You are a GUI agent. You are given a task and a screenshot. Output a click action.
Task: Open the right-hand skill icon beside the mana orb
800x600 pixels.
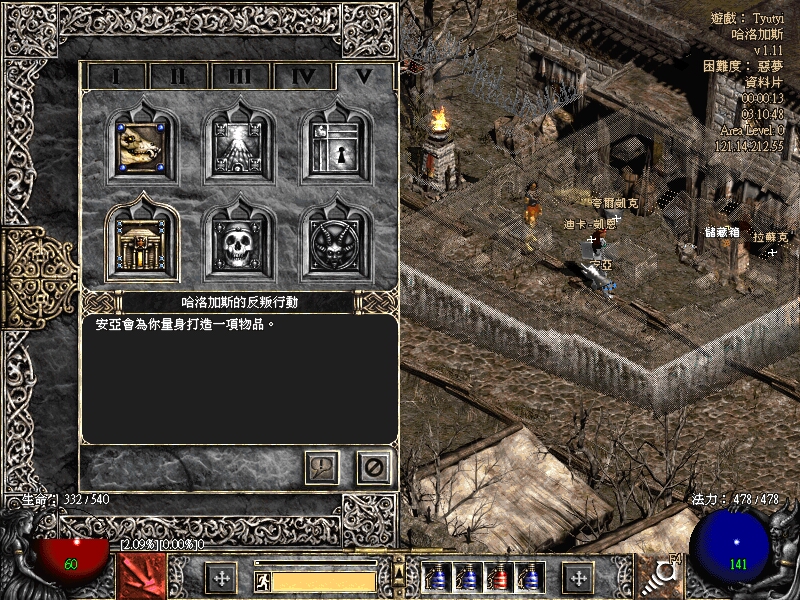click(659, 577)
